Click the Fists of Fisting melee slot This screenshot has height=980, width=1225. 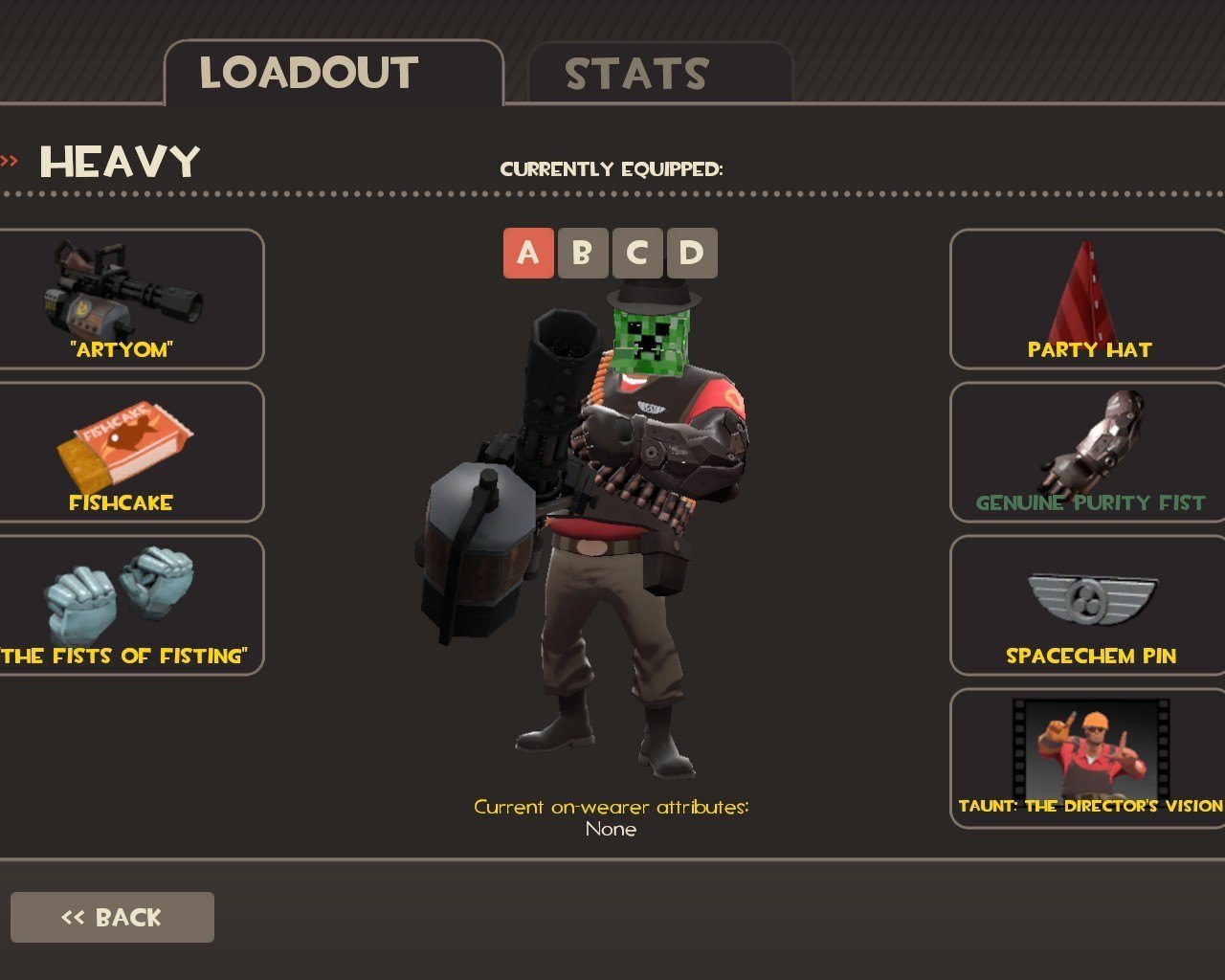(x=124, y=605)
